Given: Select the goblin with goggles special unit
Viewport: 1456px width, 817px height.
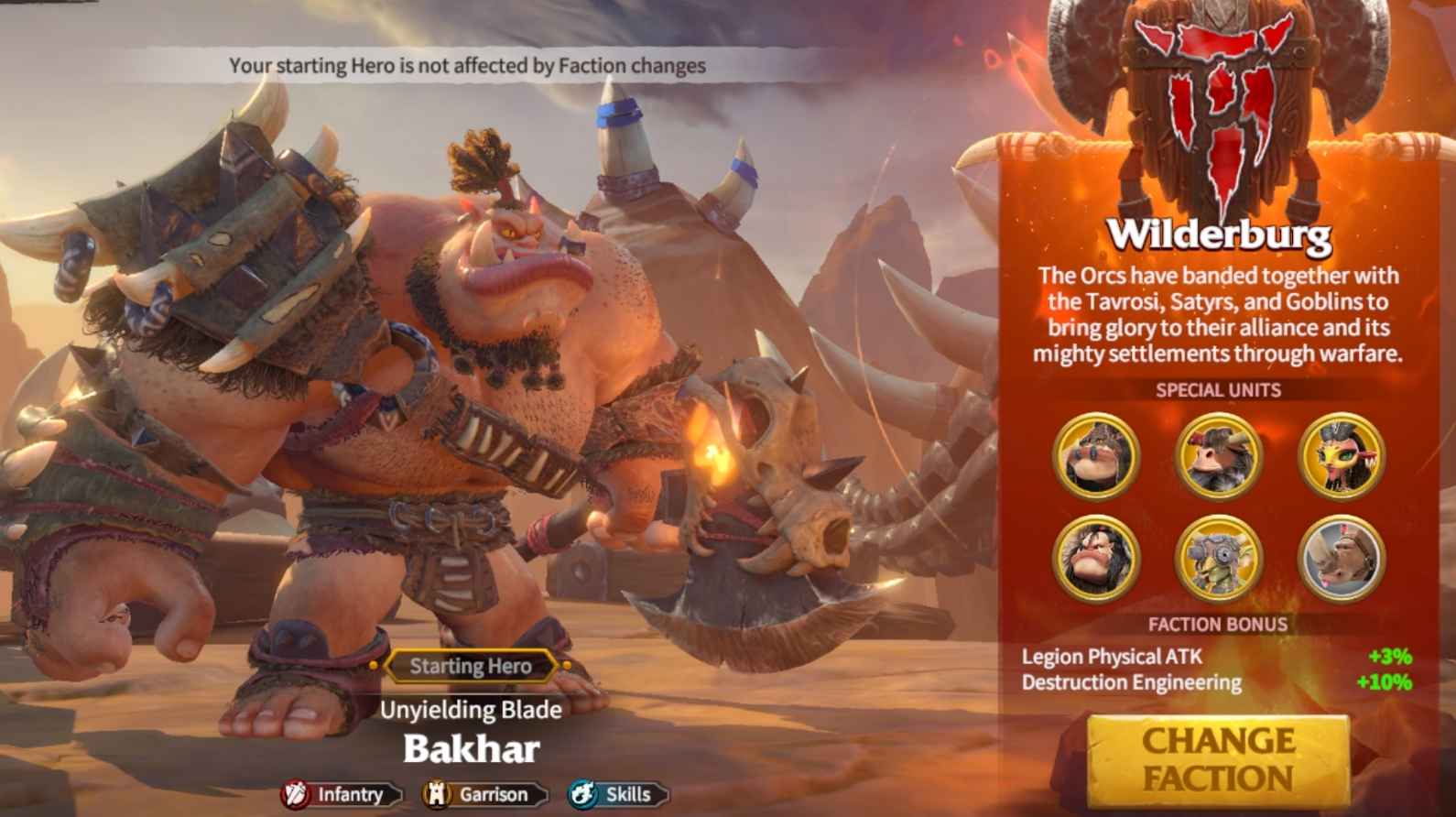Looking at the screenshot, I should click(x=1218, y=558).
